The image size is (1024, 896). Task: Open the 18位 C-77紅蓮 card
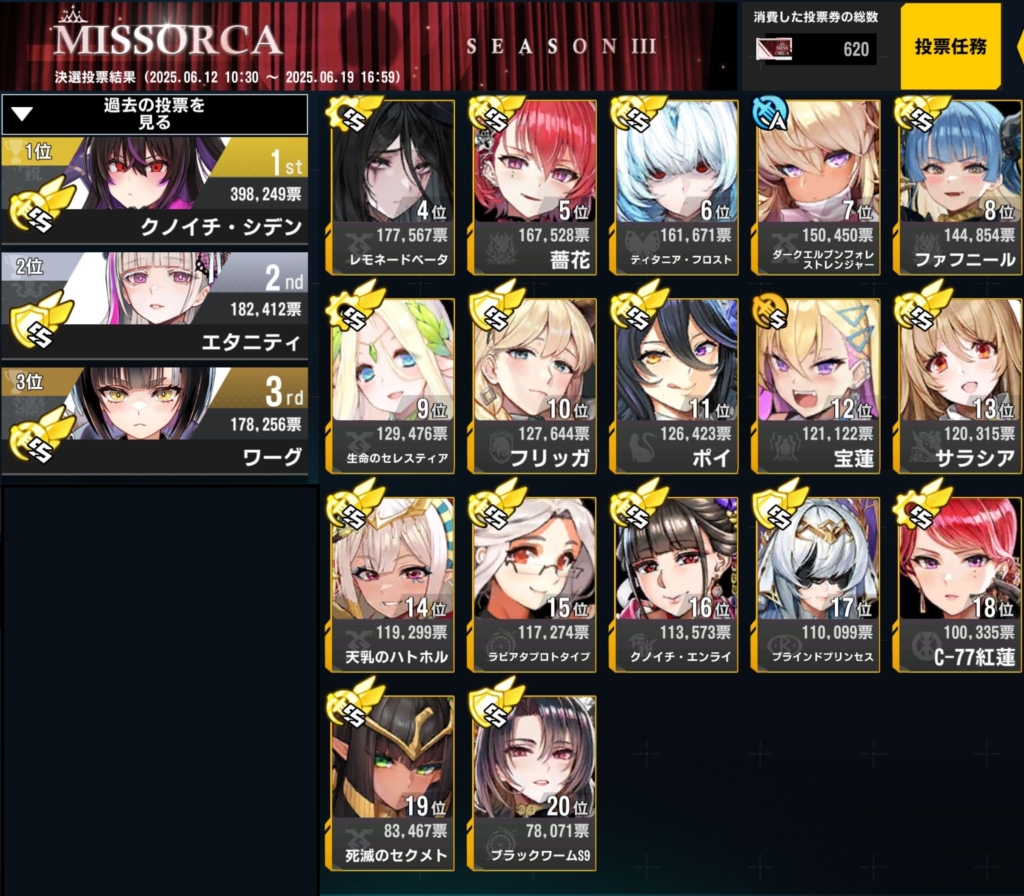pyautogui.click(x=961, y=585)
